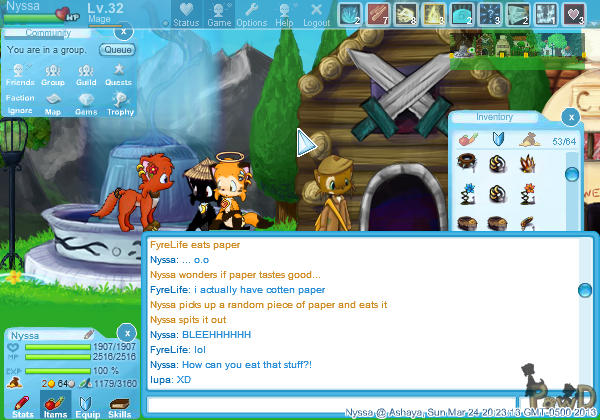The height and width of the screenshot is (420, 600).
Task: Open the Guild panel
Action: [86, 76]
